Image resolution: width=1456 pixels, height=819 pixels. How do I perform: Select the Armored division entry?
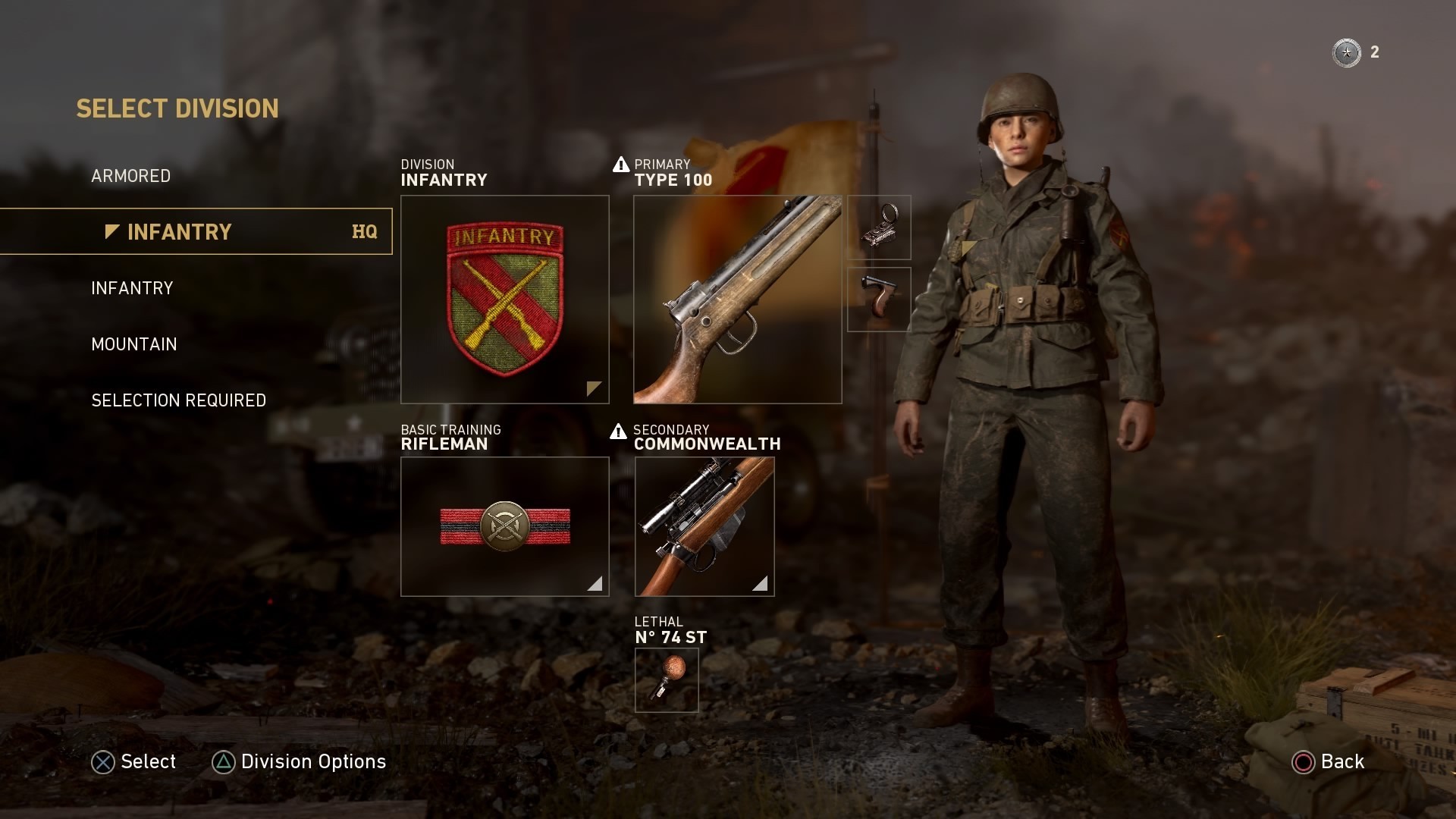(130, 176)
